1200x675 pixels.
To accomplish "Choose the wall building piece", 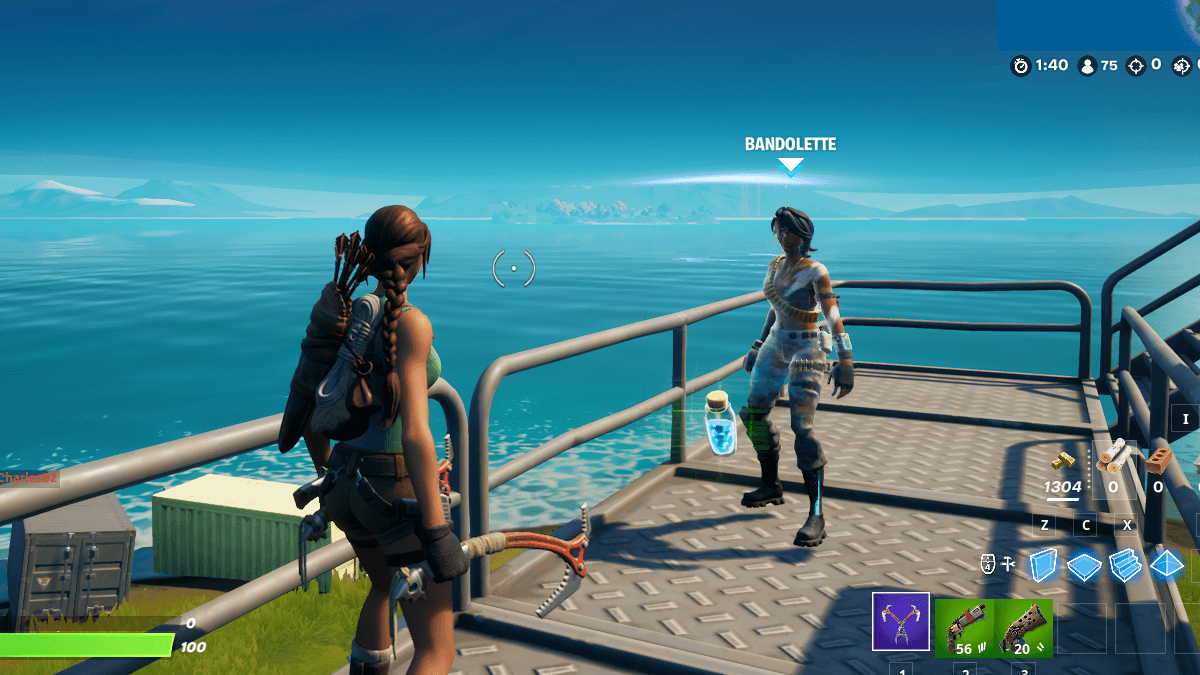I will (x=1043, y=565).
